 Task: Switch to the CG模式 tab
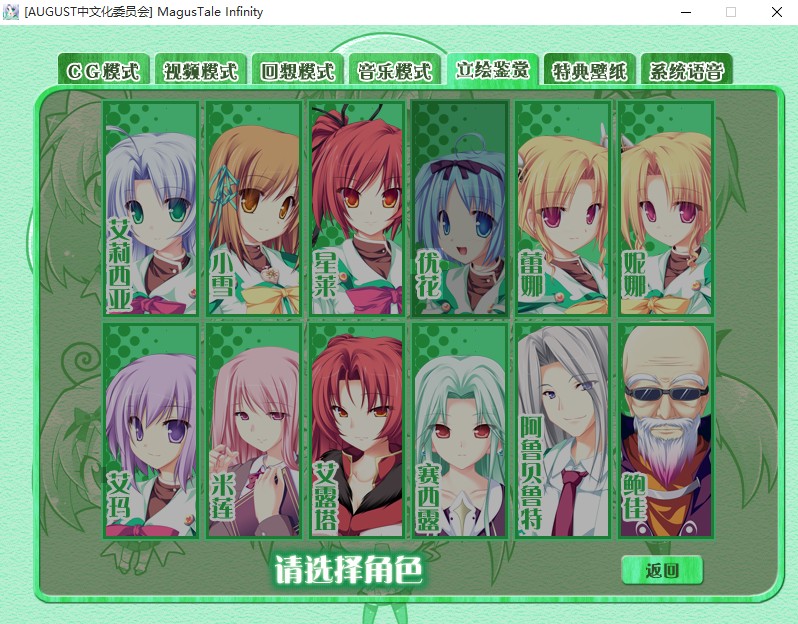(x=104, y=71)
